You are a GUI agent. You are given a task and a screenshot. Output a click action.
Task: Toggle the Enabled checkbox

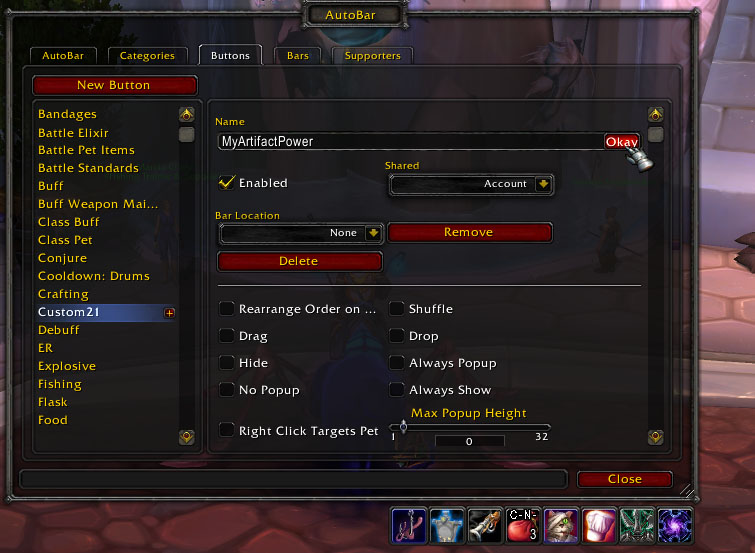click(227, 183)
